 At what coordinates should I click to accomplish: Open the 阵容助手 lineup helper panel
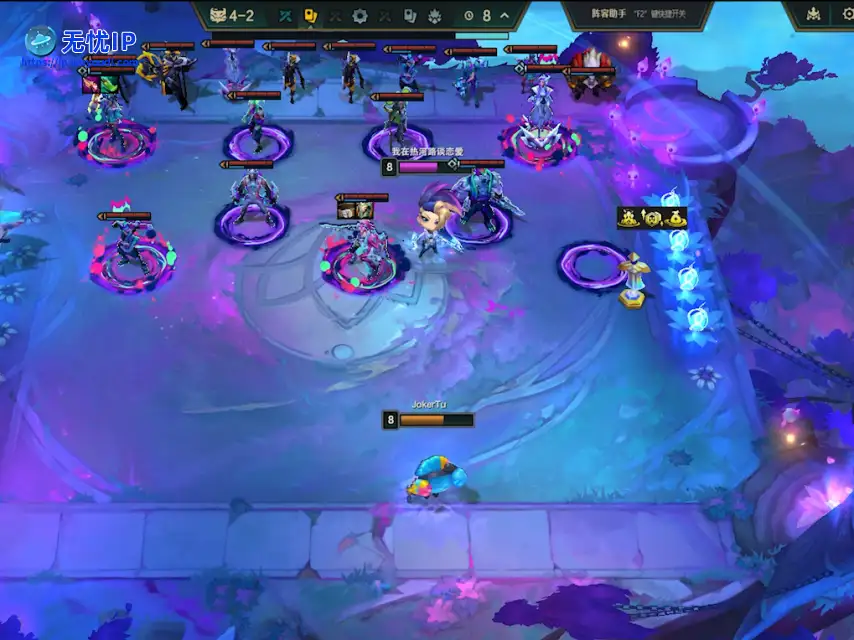tap(636, 14)
